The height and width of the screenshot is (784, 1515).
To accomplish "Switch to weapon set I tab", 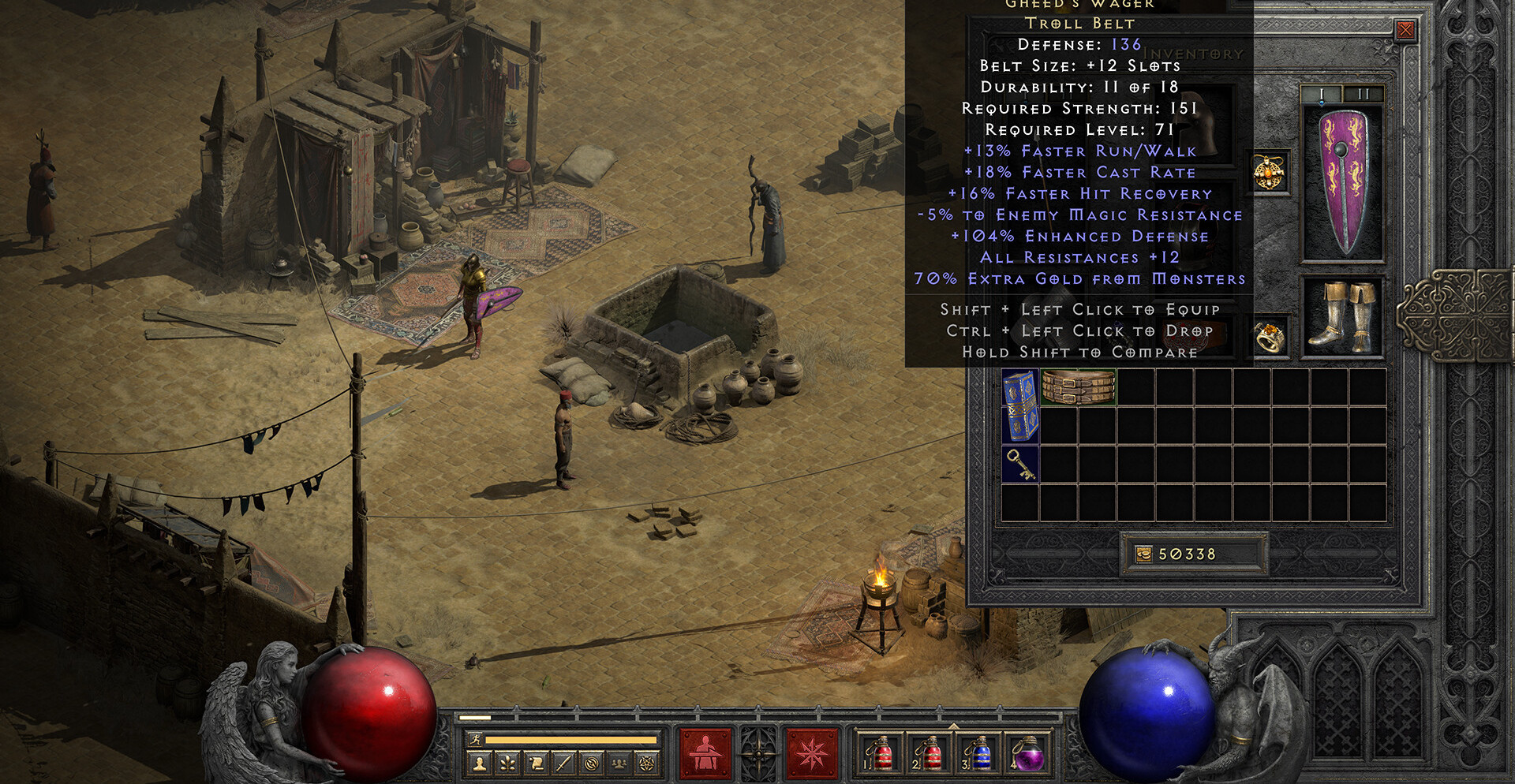I will click(1322, 95).
